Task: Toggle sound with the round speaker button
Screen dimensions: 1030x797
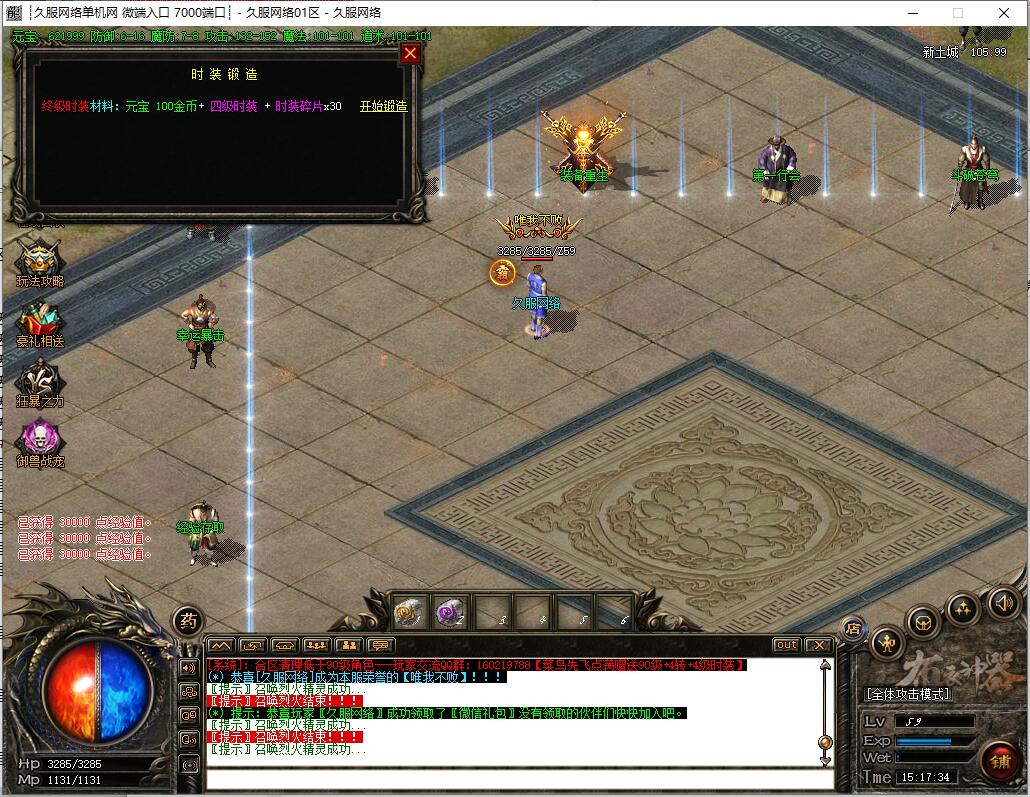Action: click(x=1004, y=602)
